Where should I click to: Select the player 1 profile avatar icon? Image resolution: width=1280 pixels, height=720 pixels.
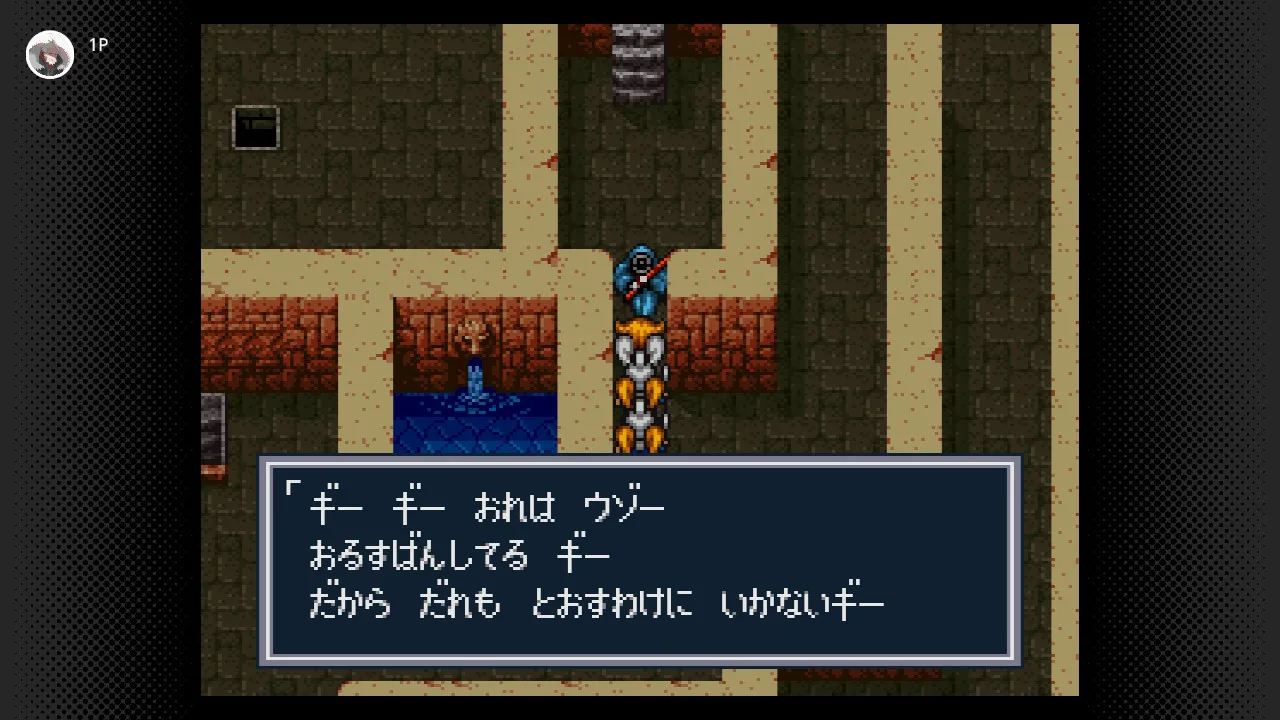[50, 55]
